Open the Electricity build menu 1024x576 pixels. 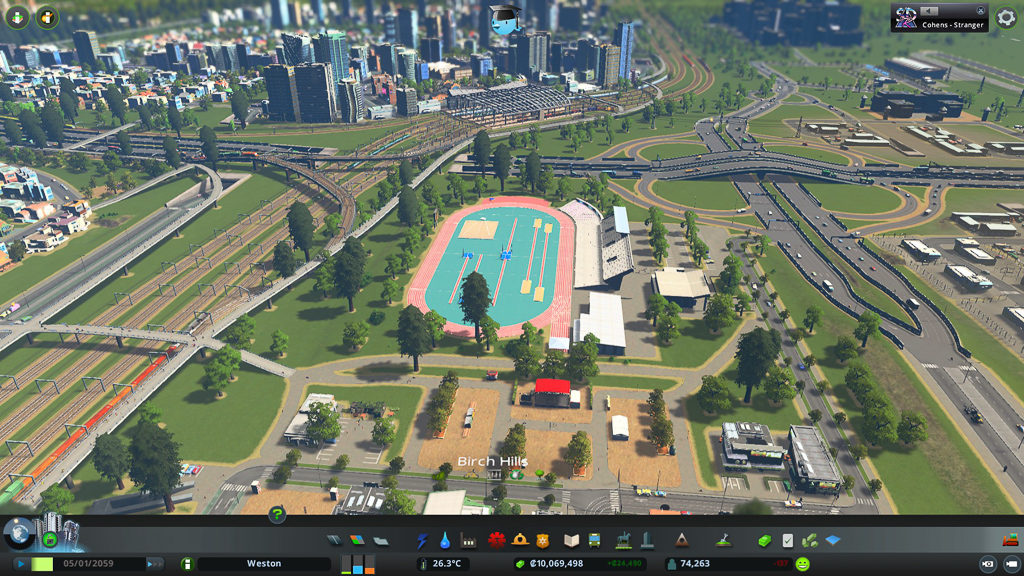[x=423, y=541]
